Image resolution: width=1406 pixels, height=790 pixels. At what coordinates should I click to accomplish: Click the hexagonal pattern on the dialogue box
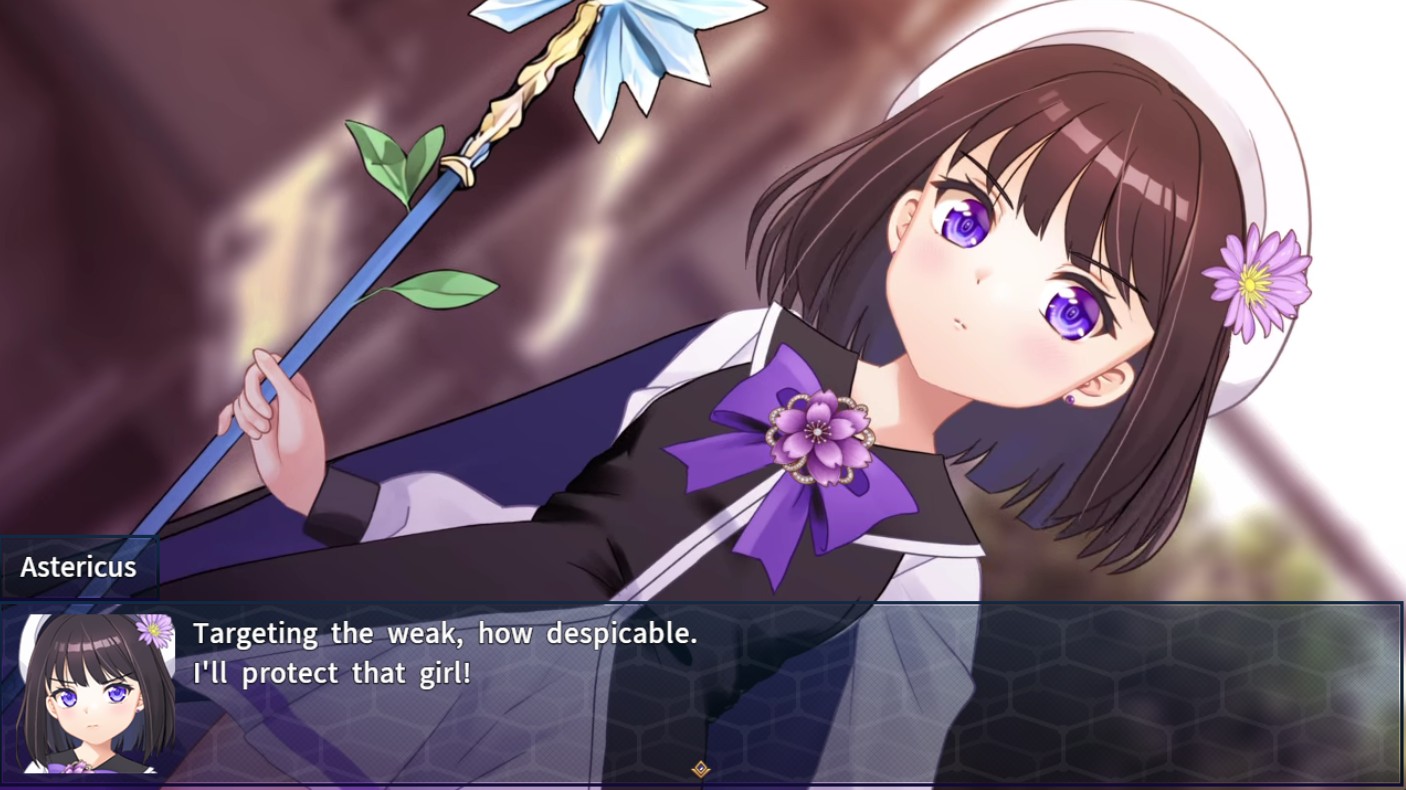pos(1200,700)
